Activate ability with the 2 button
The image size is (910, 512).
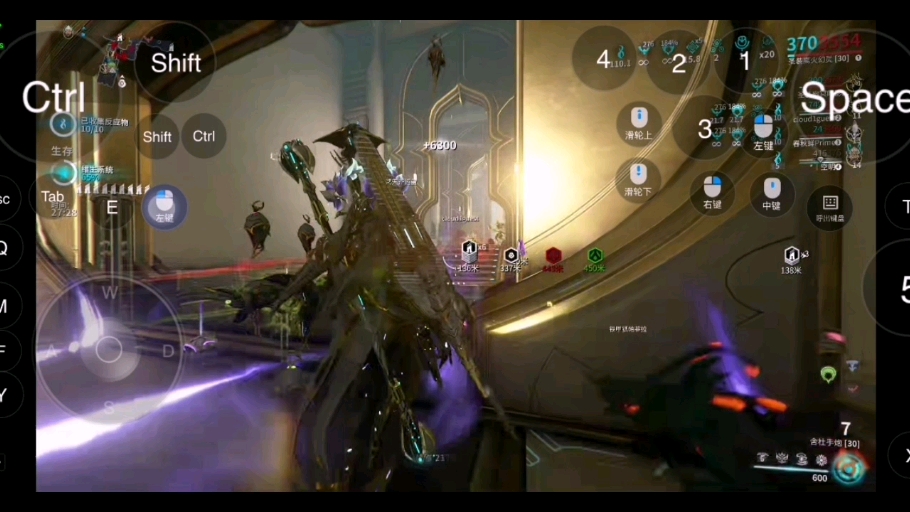[679, 62]
